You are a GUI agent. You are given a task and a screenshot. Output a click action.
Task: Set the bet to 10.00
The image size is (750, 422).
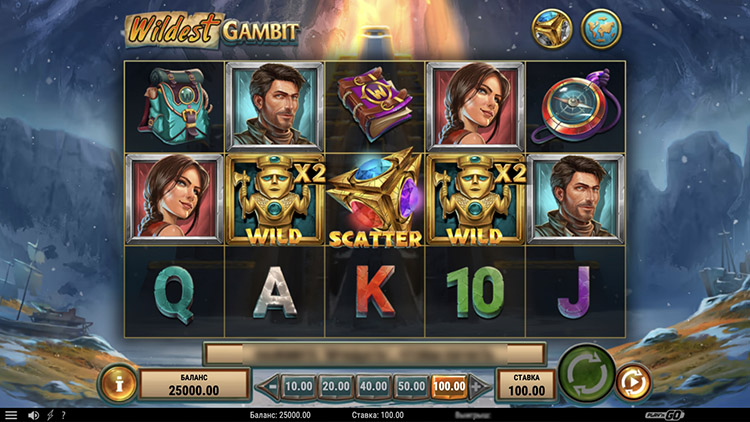299,385
